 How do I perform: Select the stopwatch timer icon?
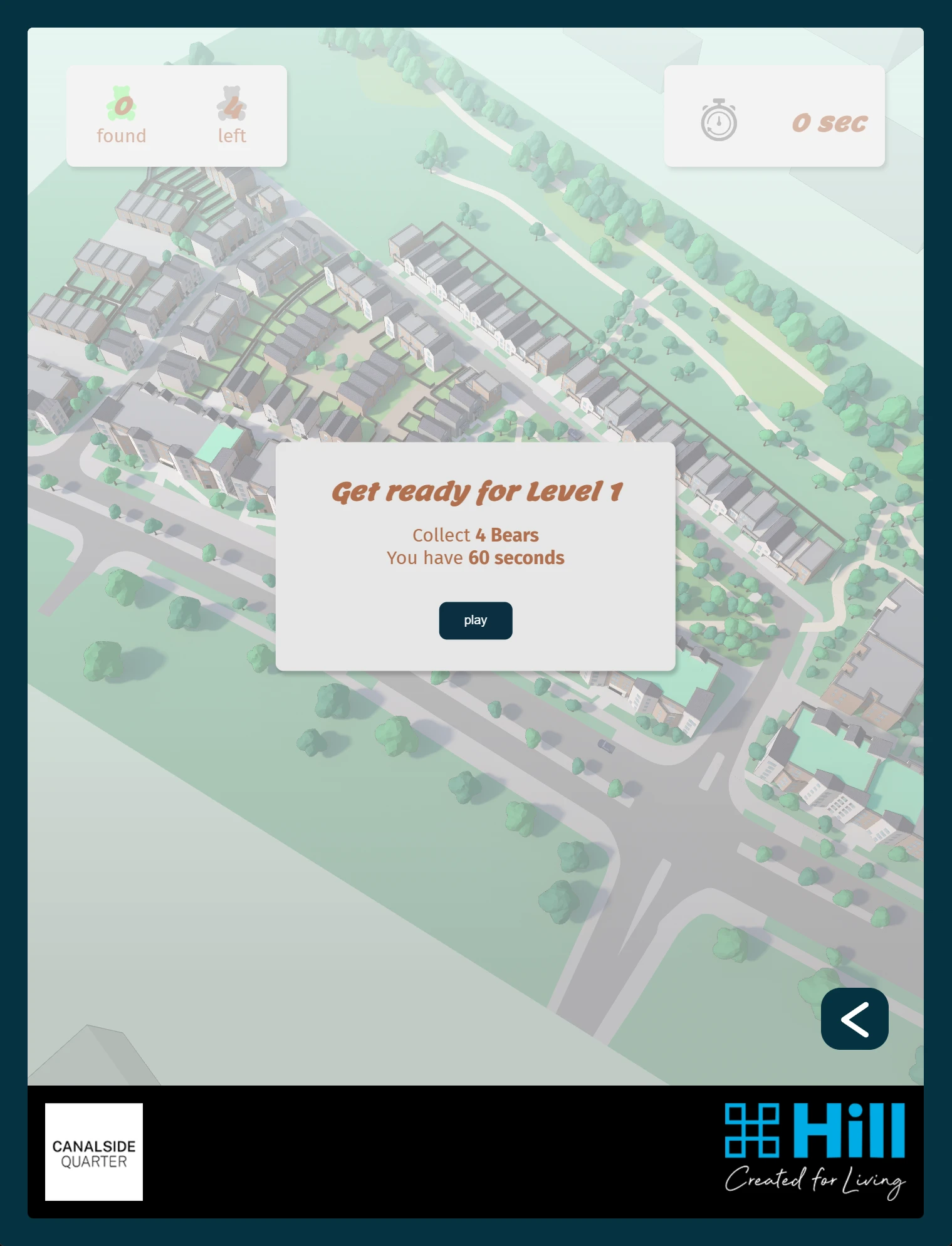pos(718,120)
